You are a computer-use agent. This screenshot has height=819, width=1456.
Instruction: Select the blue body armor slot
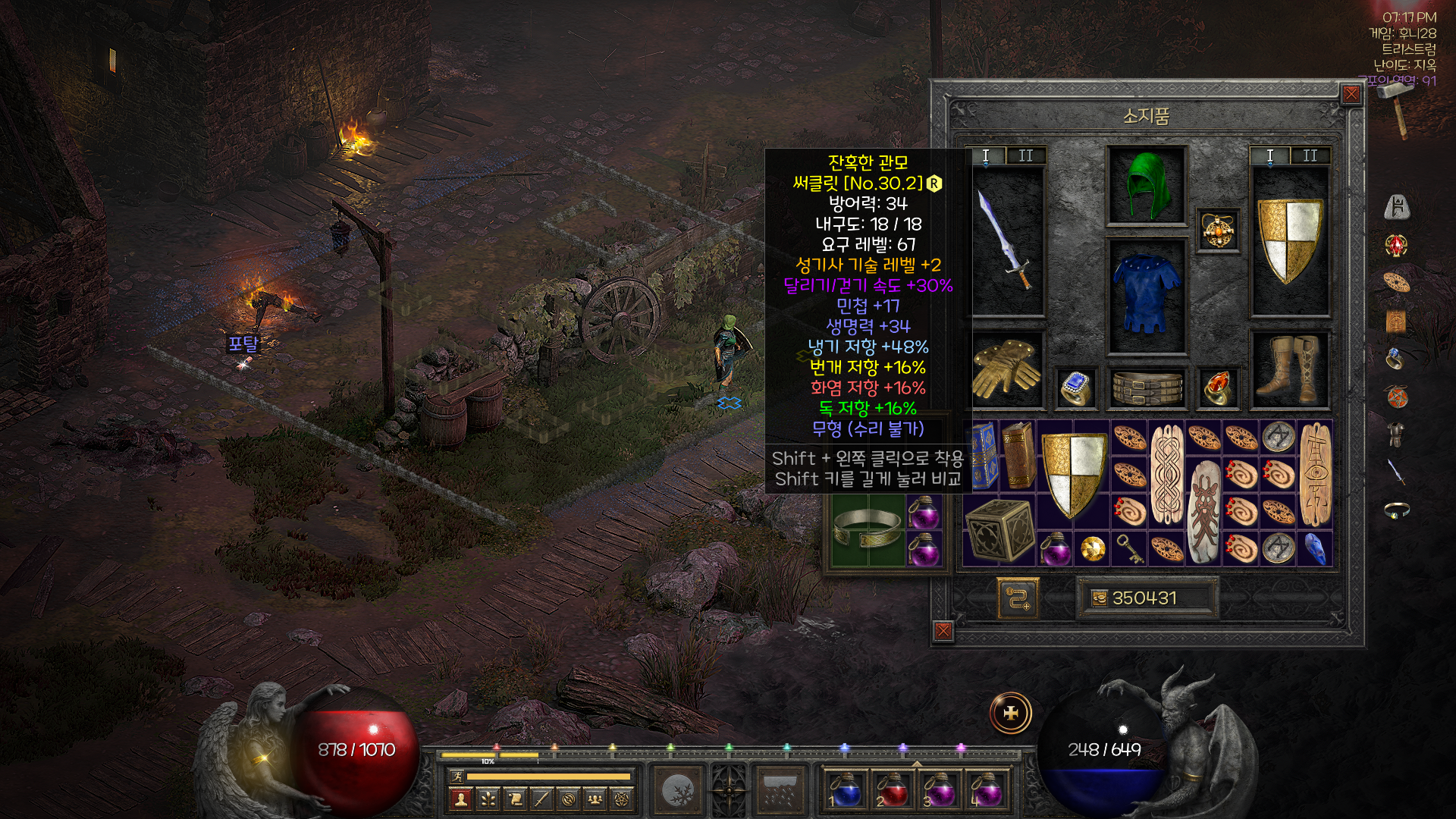[x=1146, y=296]
